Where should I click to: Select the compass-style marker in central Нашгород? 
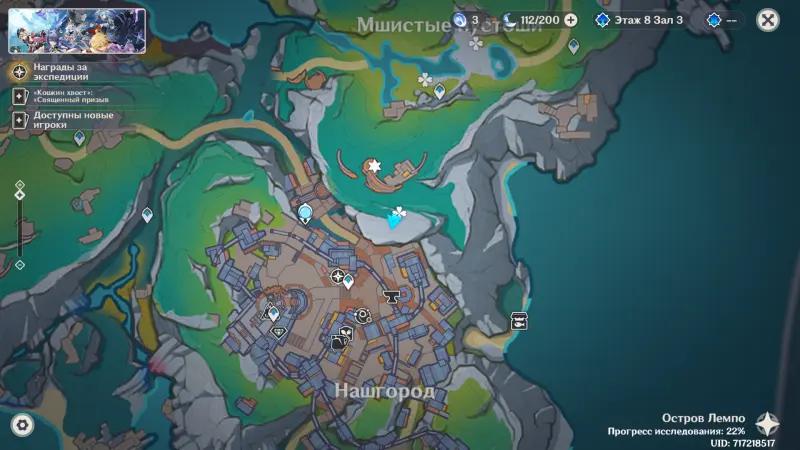[338, 276]
